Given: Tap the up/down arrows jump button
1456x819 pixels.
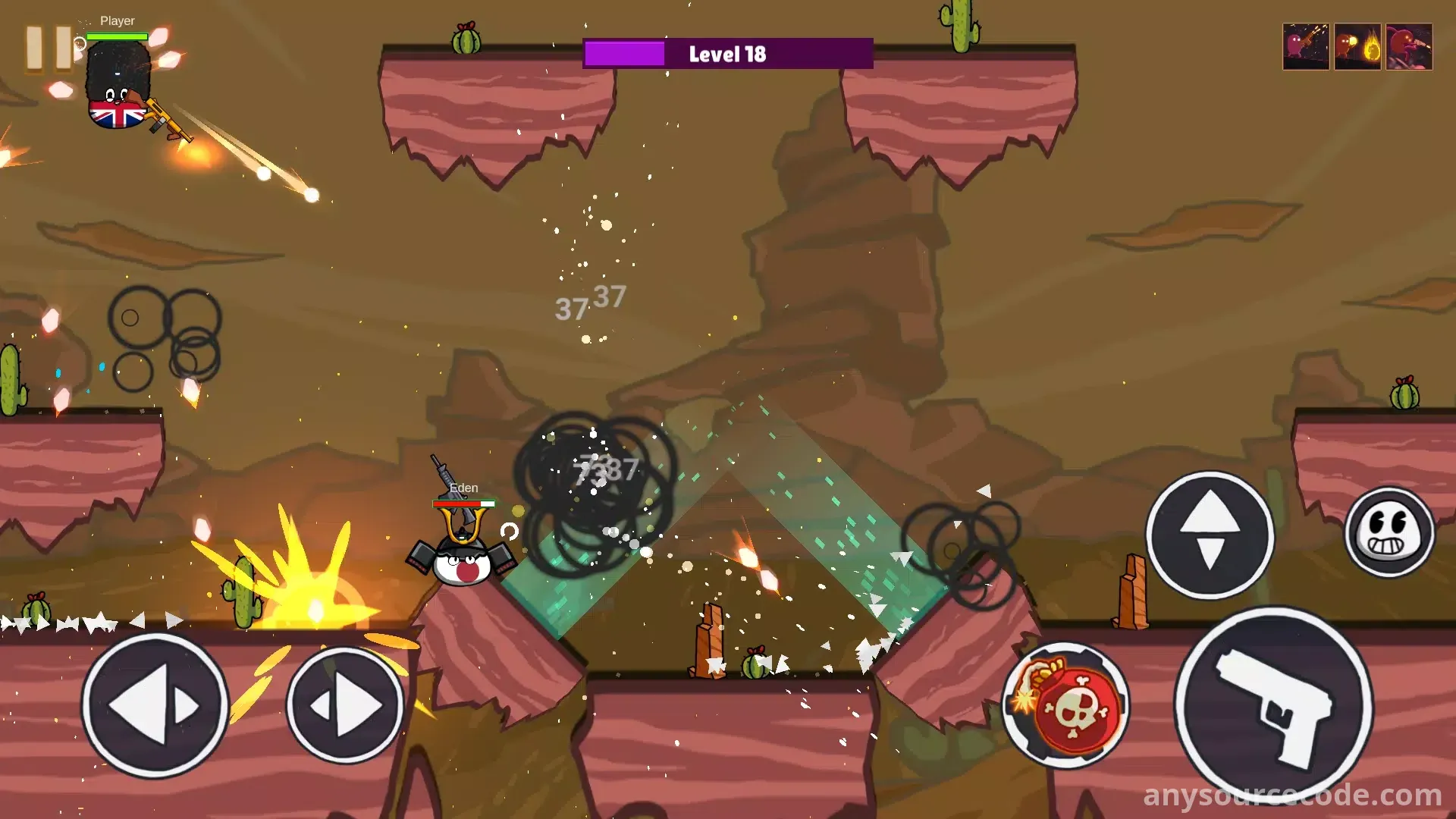Looking at the screenshot, I should [x=1210, y=535].
